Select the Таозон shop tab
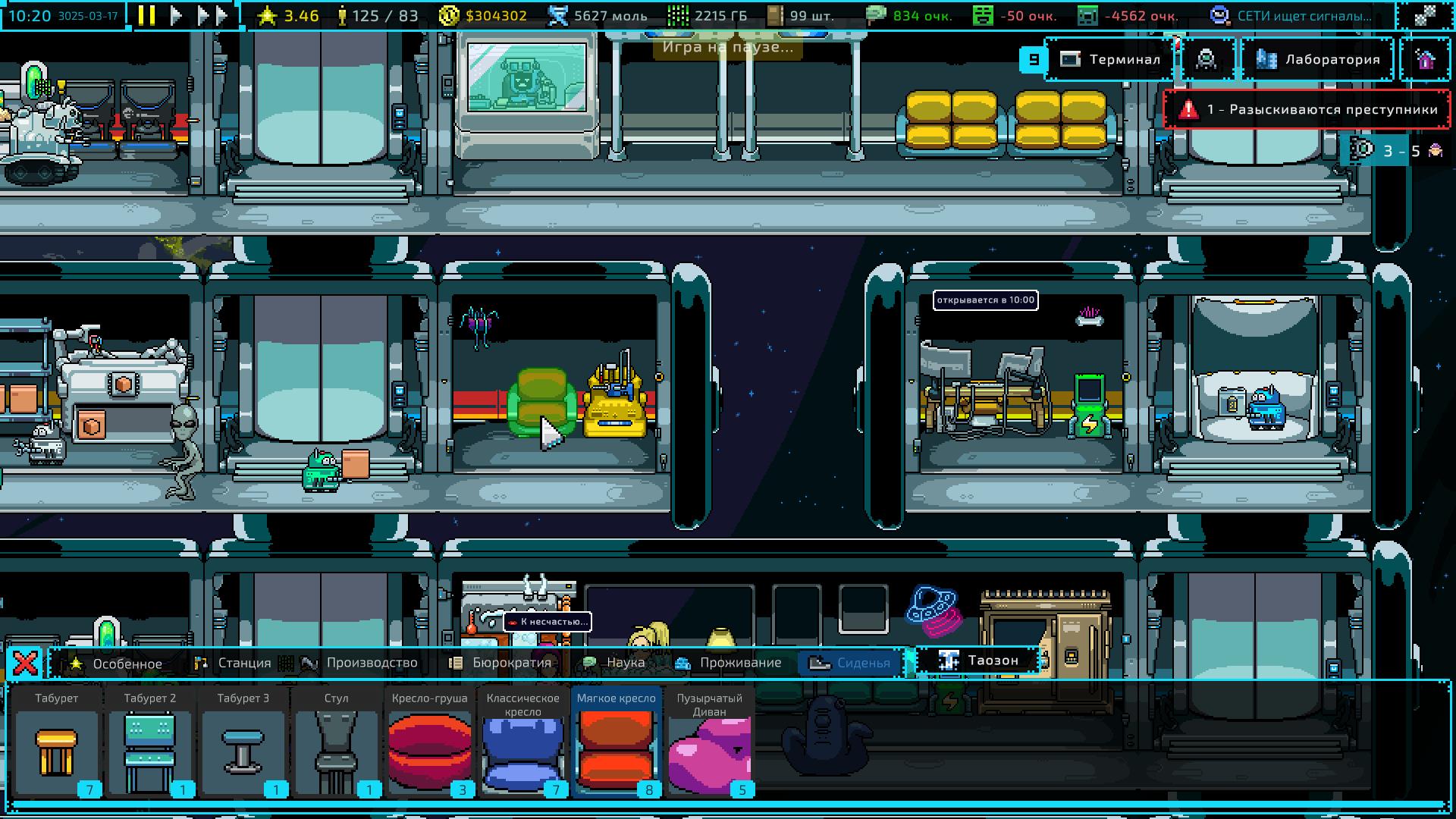The height and width of the screenshot is (819, 1456). point(978,661)
